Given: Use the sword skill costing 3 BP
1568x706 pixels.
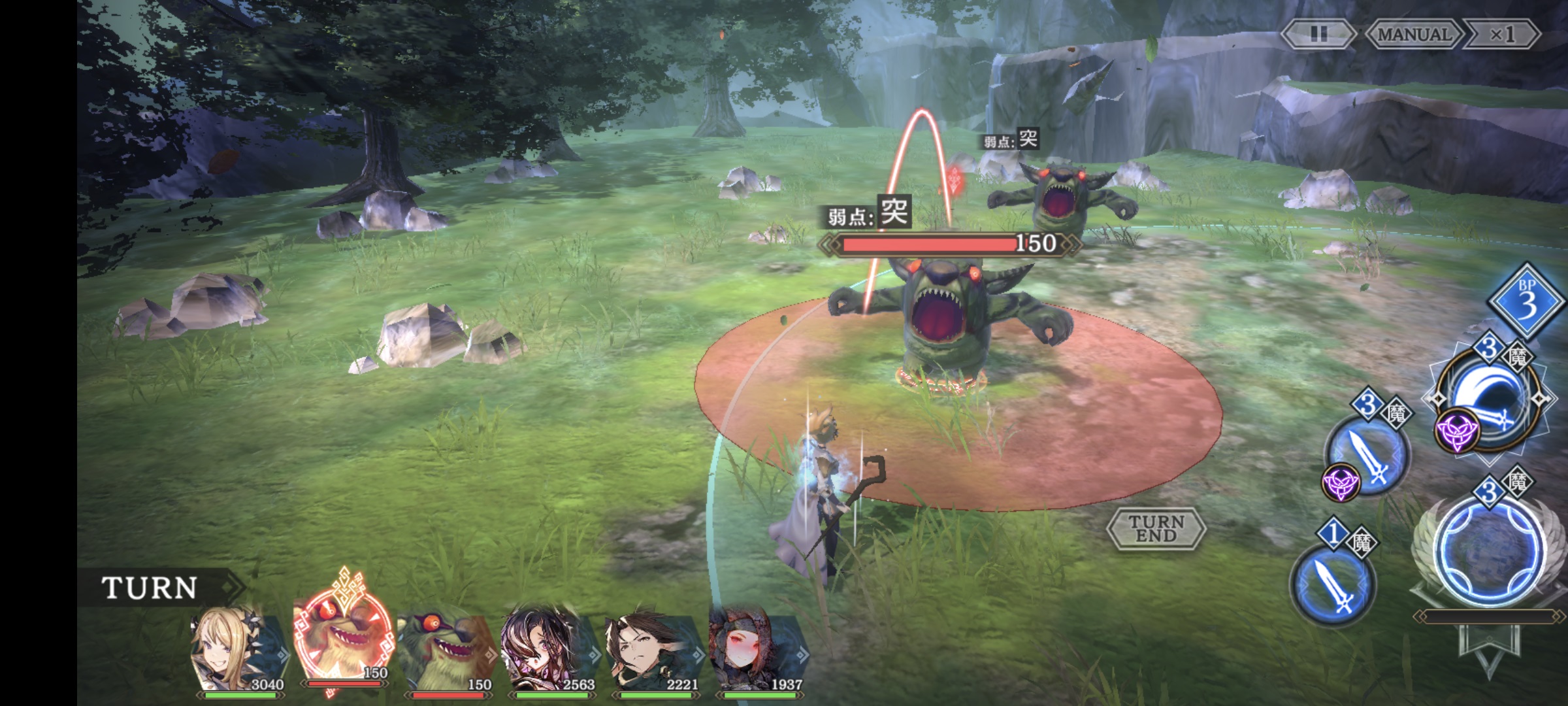Looking at the screenshot, I should 1368,452.
